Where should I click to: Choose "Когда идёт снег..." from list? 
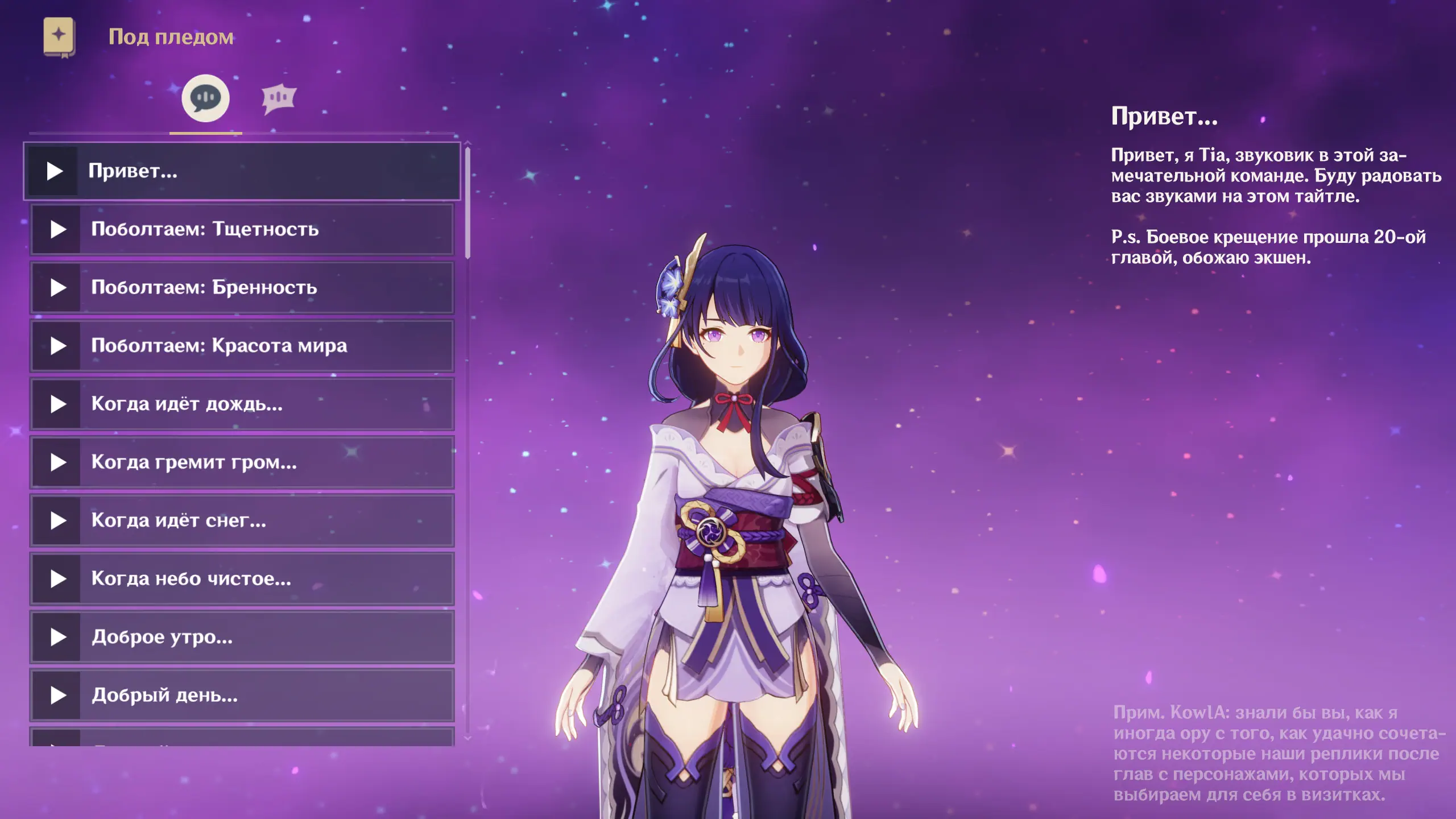click(242, 520)
